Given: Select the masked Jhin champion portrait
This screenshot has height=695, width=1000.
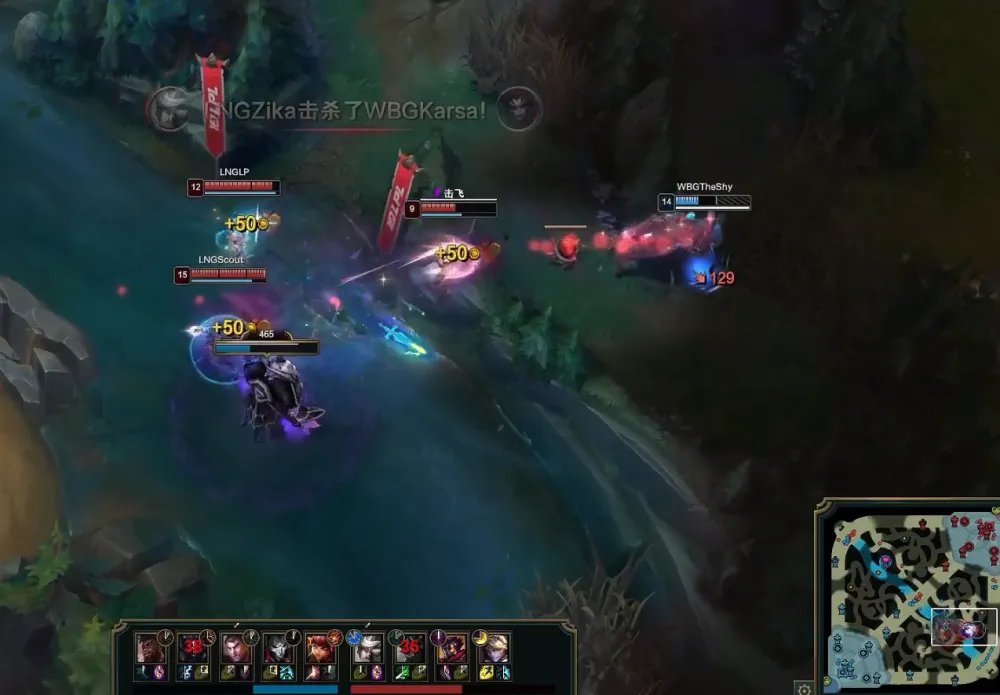Looking at the screenshot, I should point(278,647).
